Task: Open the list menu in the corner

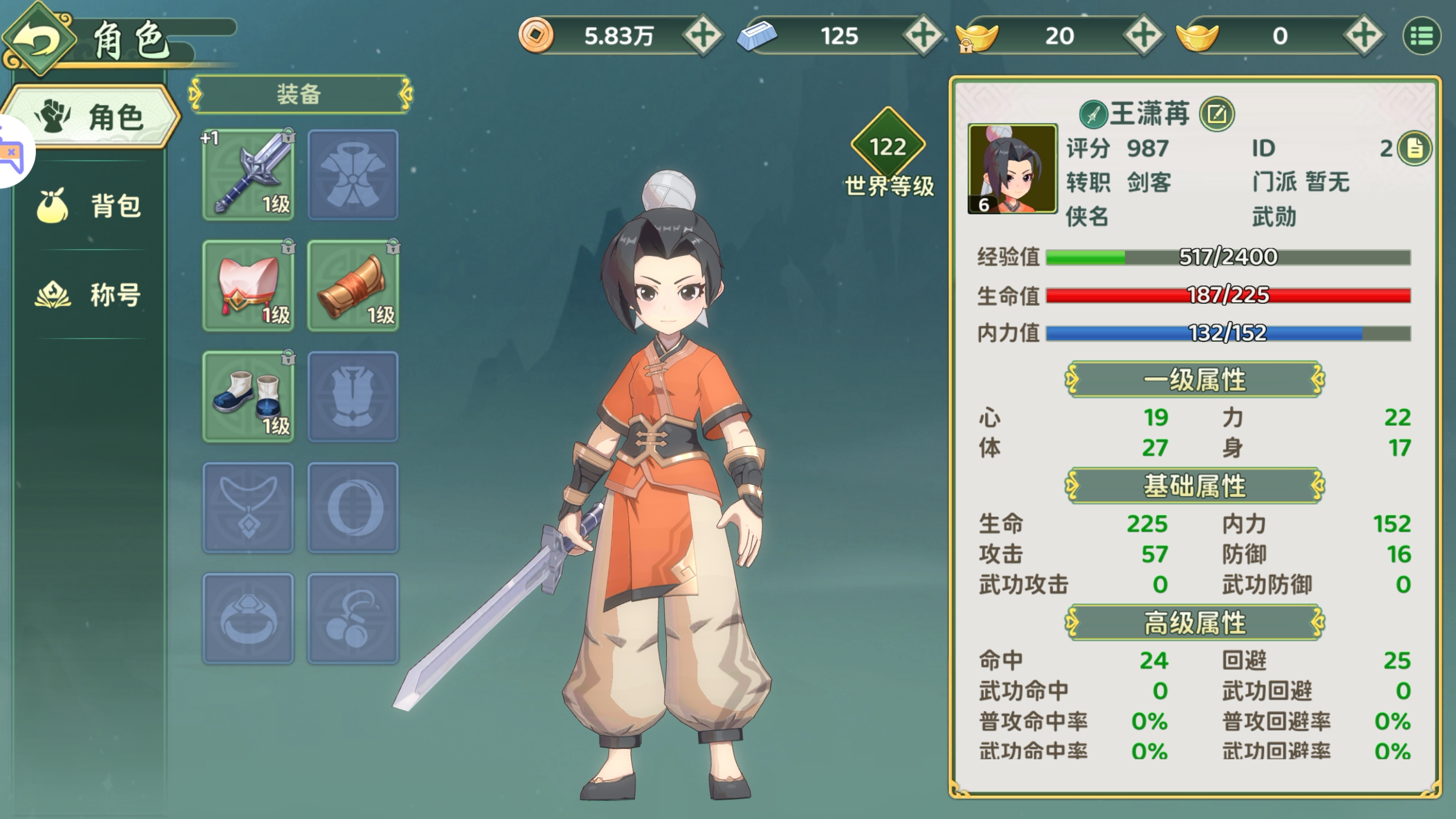Action: pos(1422,37)
